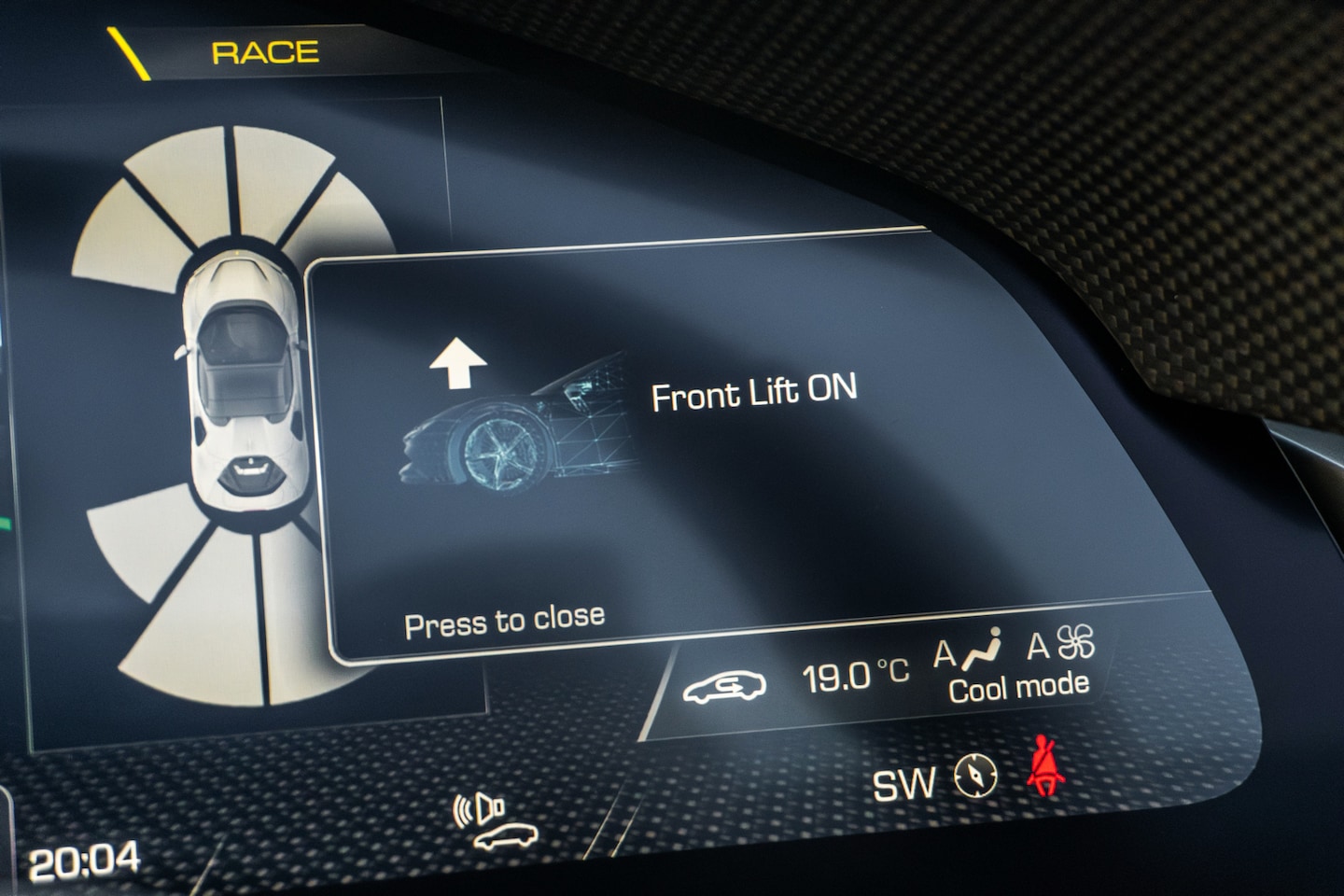Image resolution: width=1344 pixels, height=896 pixels.
Task: Click the red seatbelt warning icon
Action: (1046, 769)
